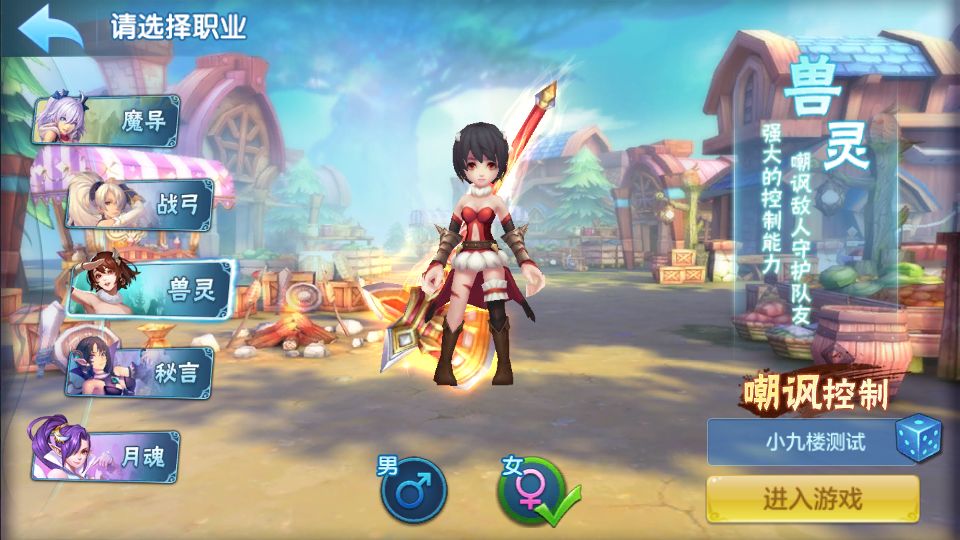The width and height of the screenshot is (960, 540).
Task: Click the character name field 小九楼测试
Action: 800,442
